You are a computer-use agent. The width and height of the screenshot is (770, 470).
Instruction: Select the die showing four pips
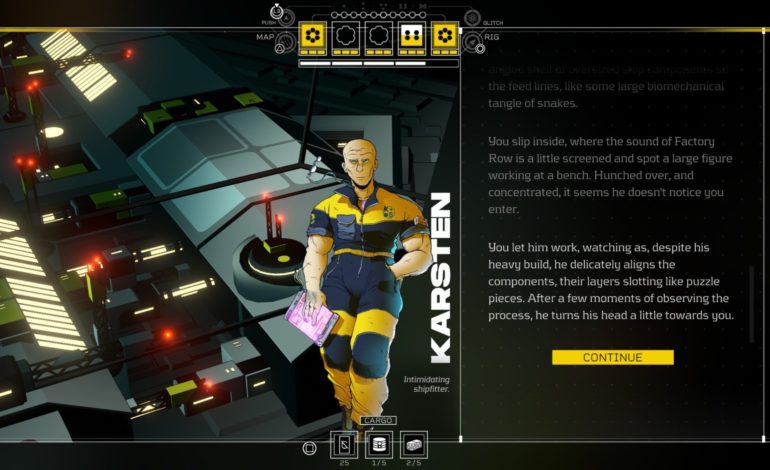pos(410,38)
